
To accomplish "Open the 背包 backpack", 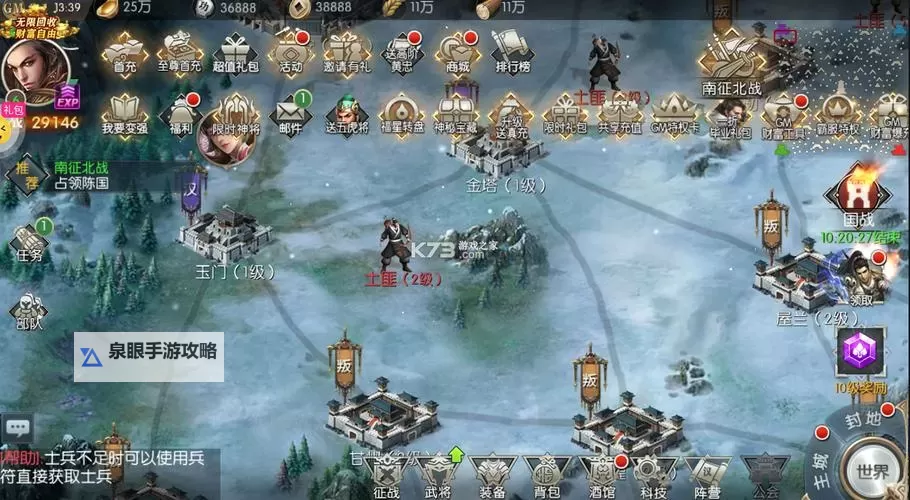I will 547,474.
